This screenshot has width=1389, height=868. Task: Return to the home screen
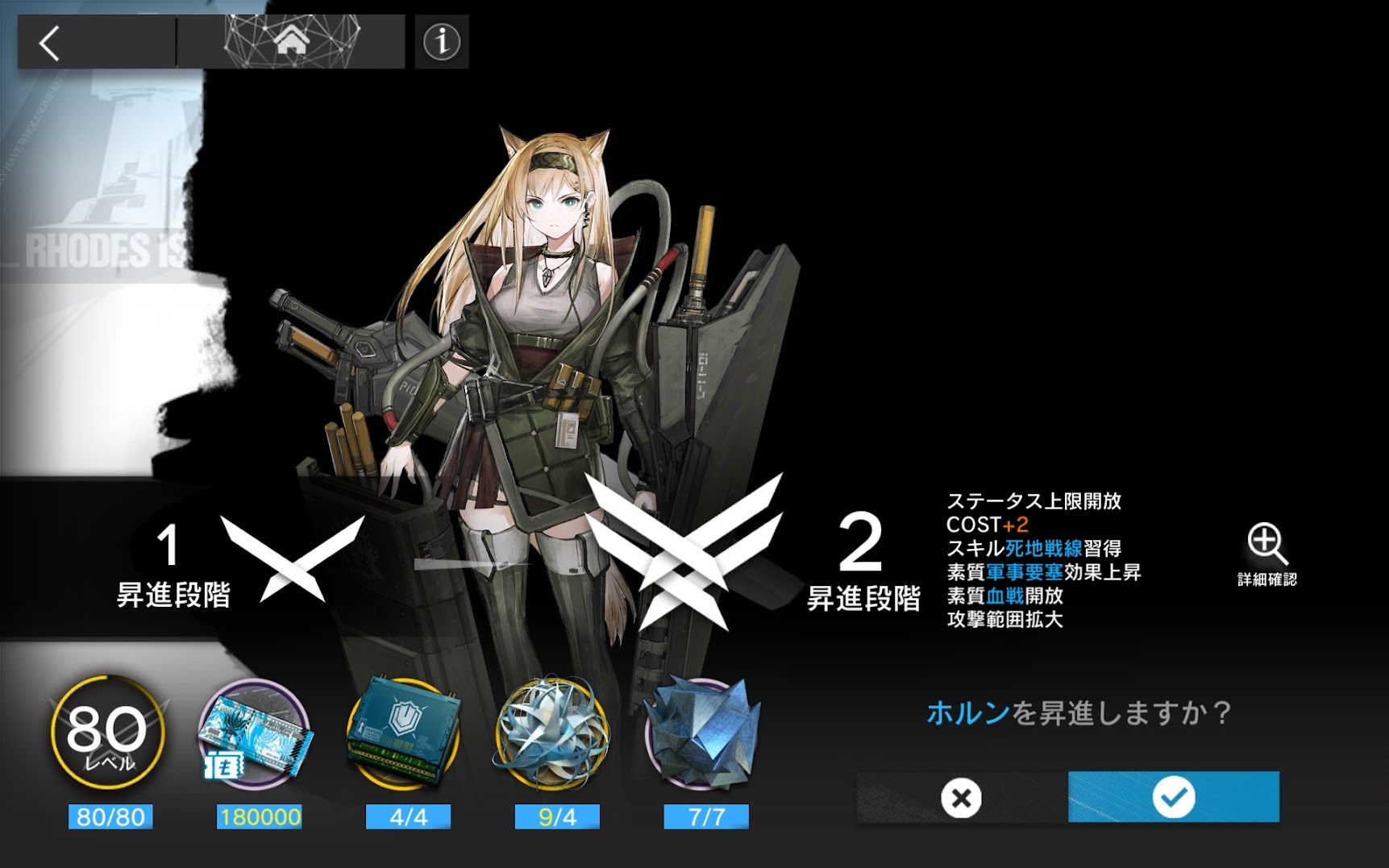(291, 40)
